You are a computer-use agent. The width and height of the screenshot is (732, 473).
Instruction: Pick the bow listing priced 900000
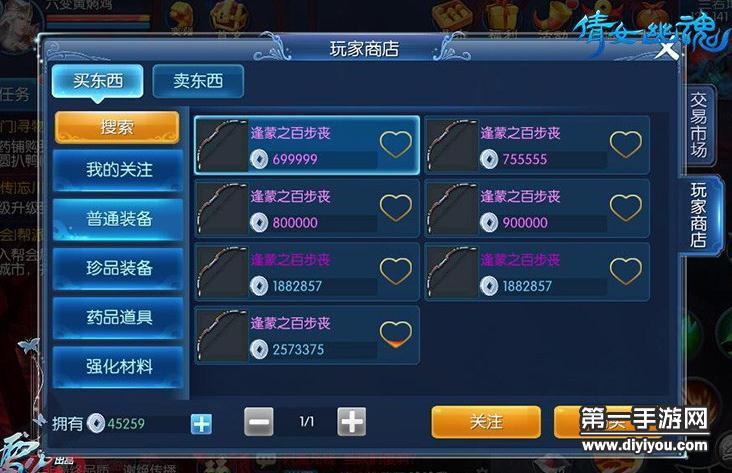(536, 208)
